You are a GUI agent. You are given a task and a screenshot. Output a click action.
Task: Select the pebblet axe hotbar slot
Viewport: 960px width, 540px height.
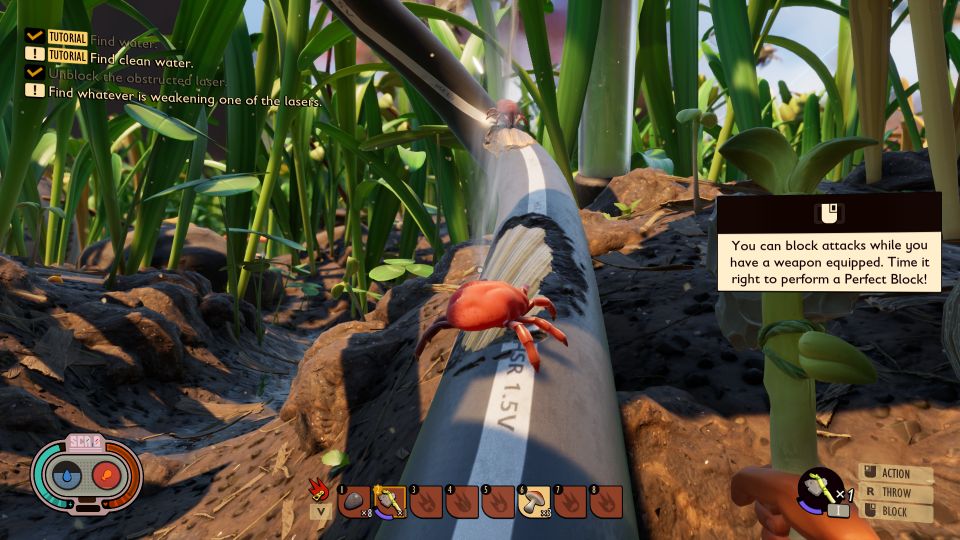tap(390, 501)
